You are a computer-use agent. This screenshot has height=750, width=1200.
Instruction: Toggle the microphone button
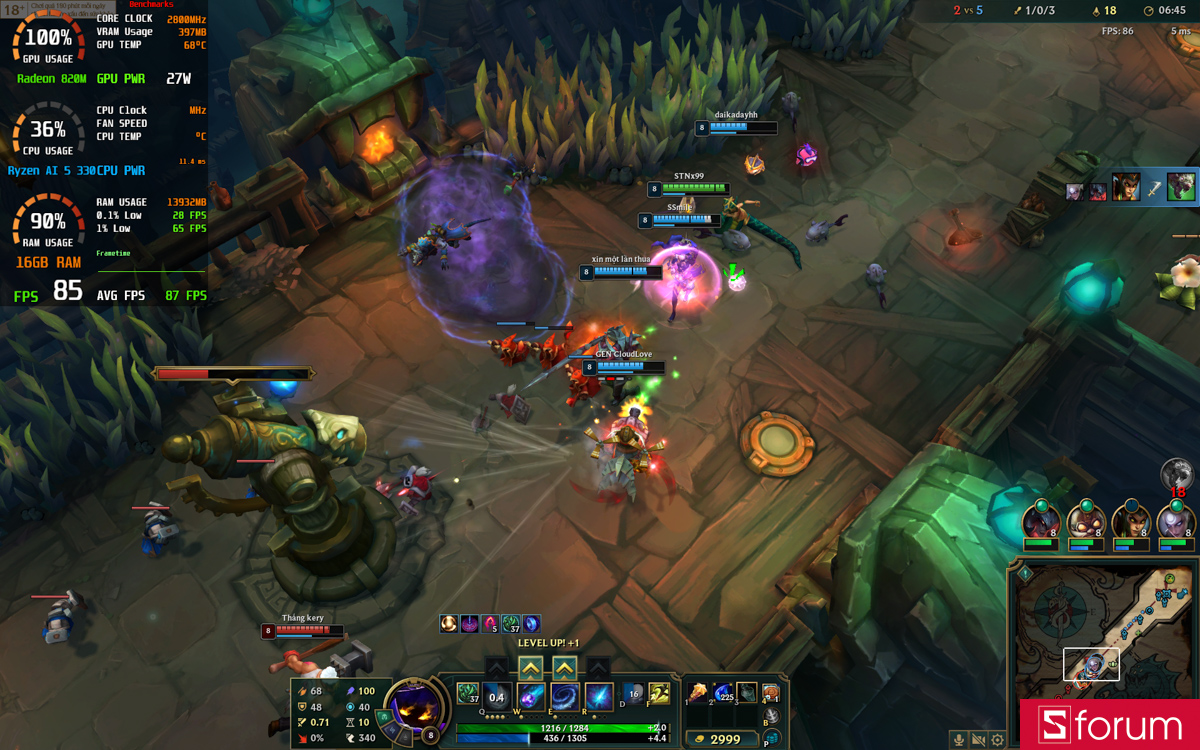click(x=959, y=740)
